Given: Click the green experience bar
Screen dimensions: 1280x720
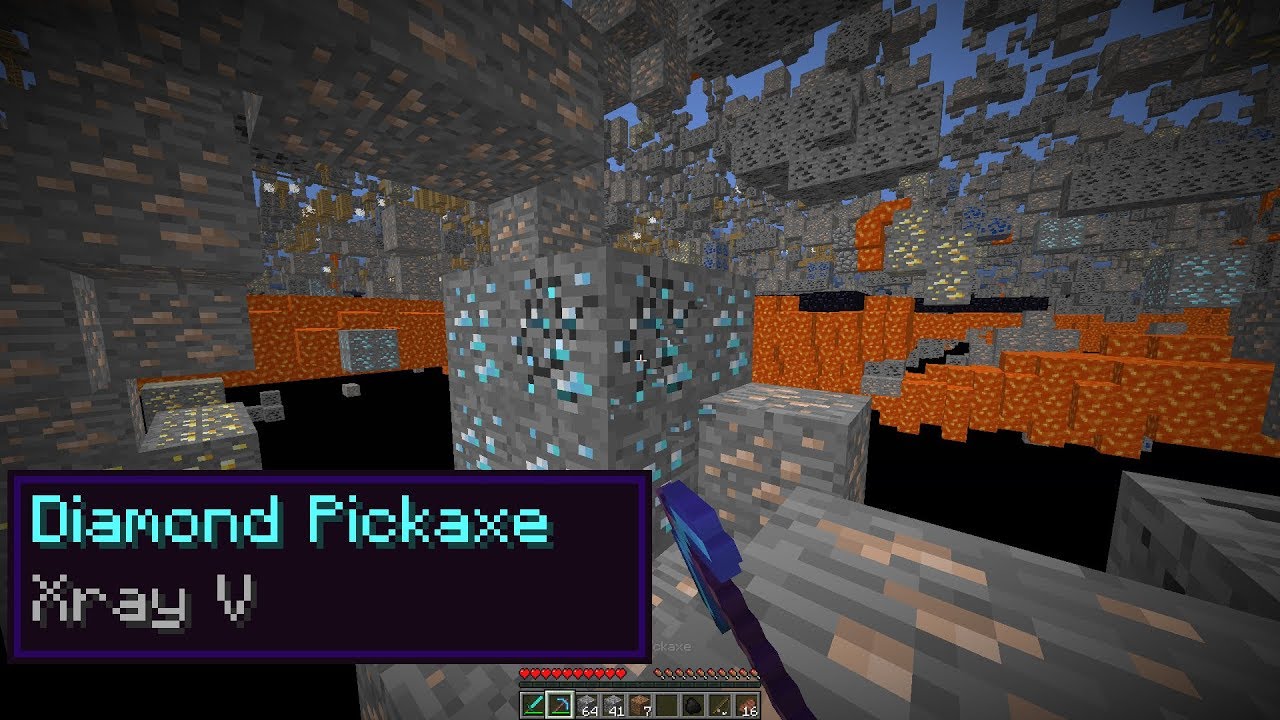Looking at the screenshot, I should click(640, 684).
